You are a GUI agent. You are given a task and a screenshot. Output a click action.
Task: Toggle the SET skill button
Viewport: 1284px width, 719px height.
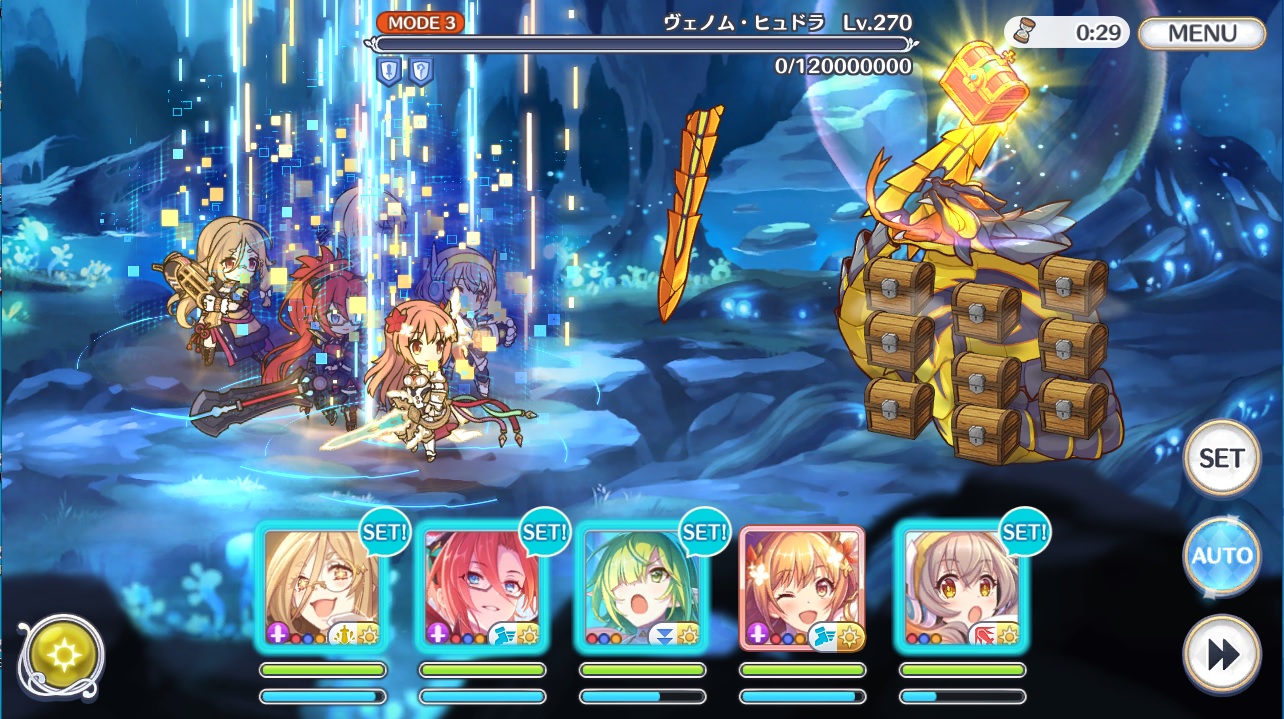pos(1221,458)
